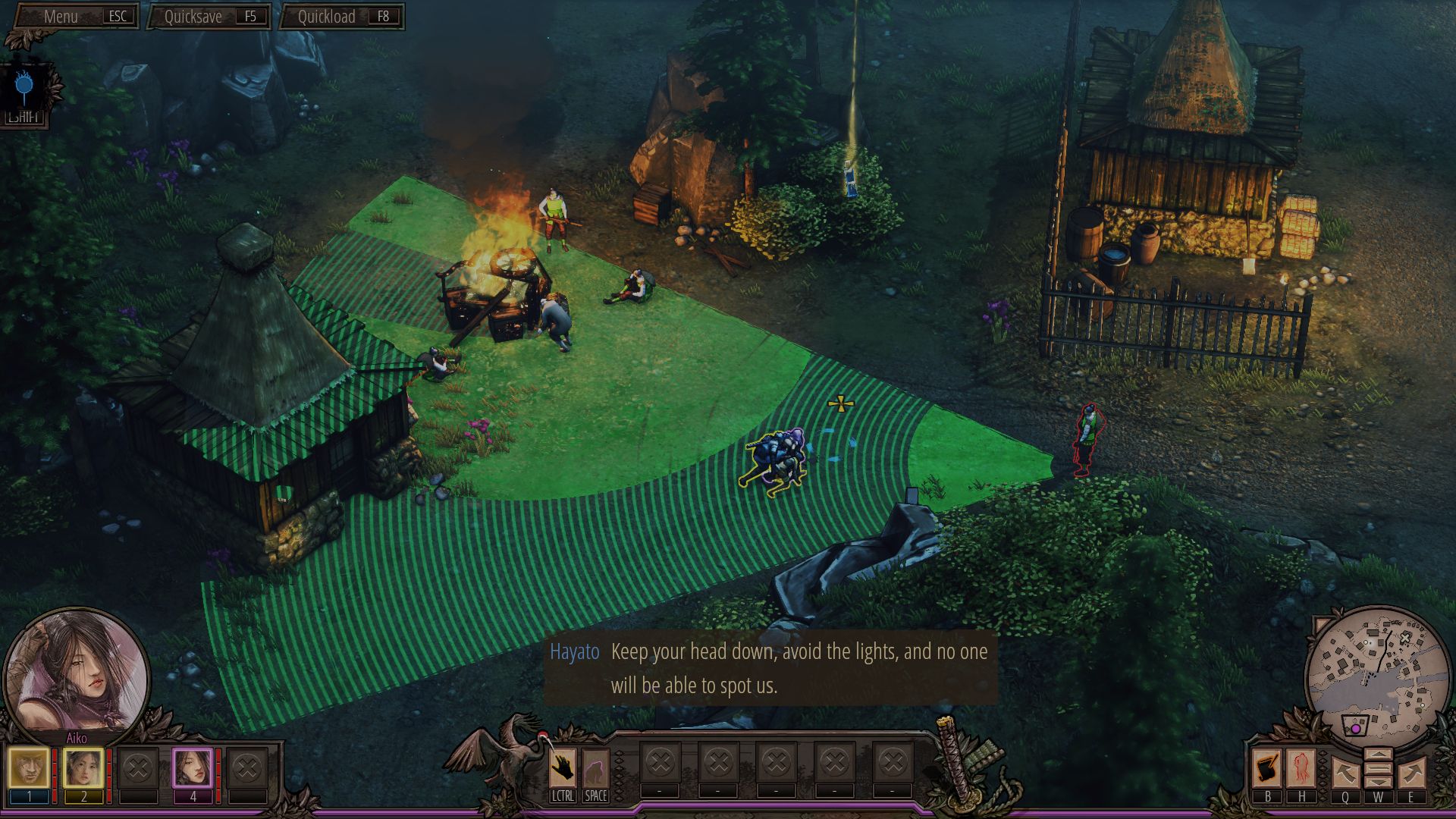Toggle the crouch stance icon
1456x819 pixels.
pyautogui.click(x=595, y=769)
